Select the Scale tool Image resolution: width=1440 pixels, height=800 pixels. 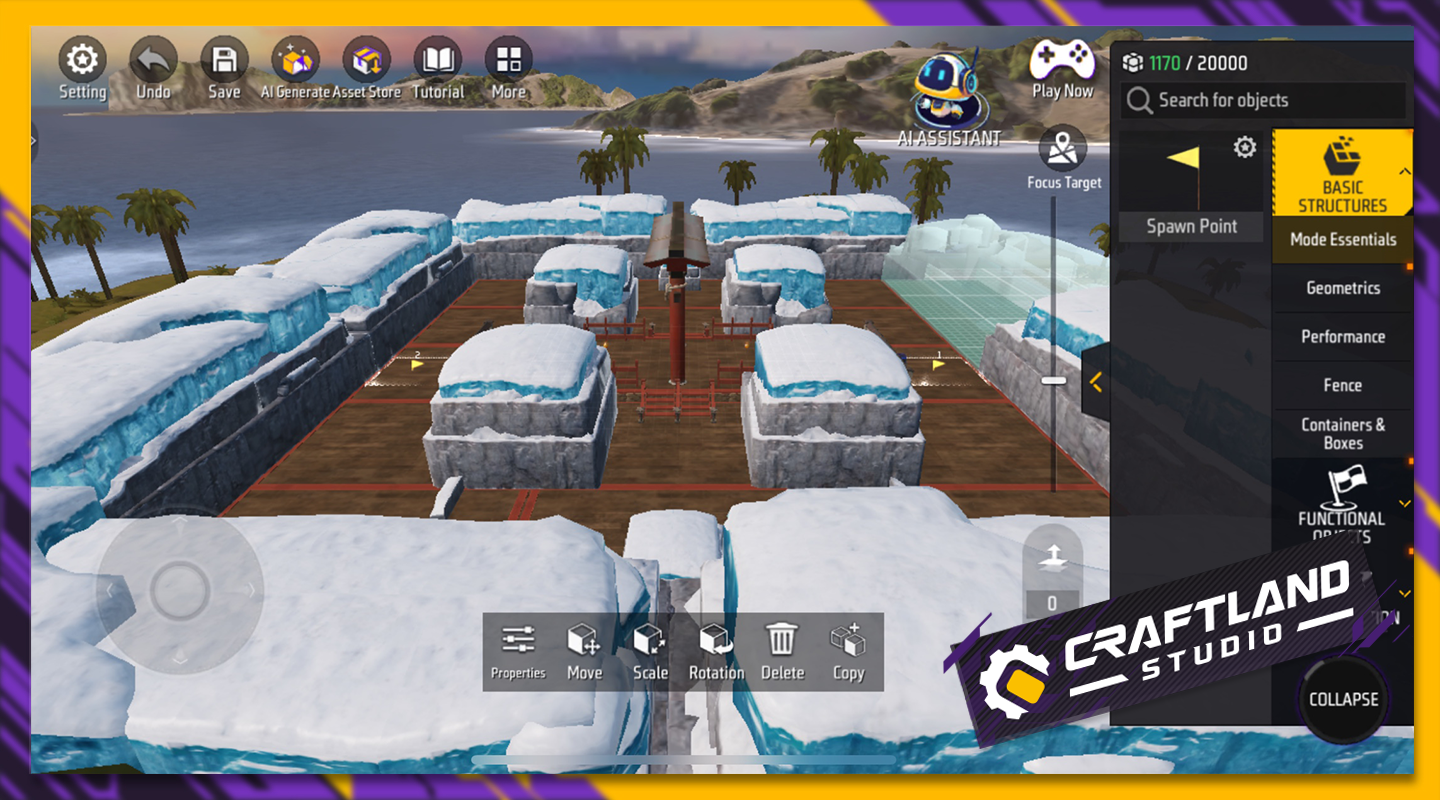pyautogui.click(x=650, y=652)
